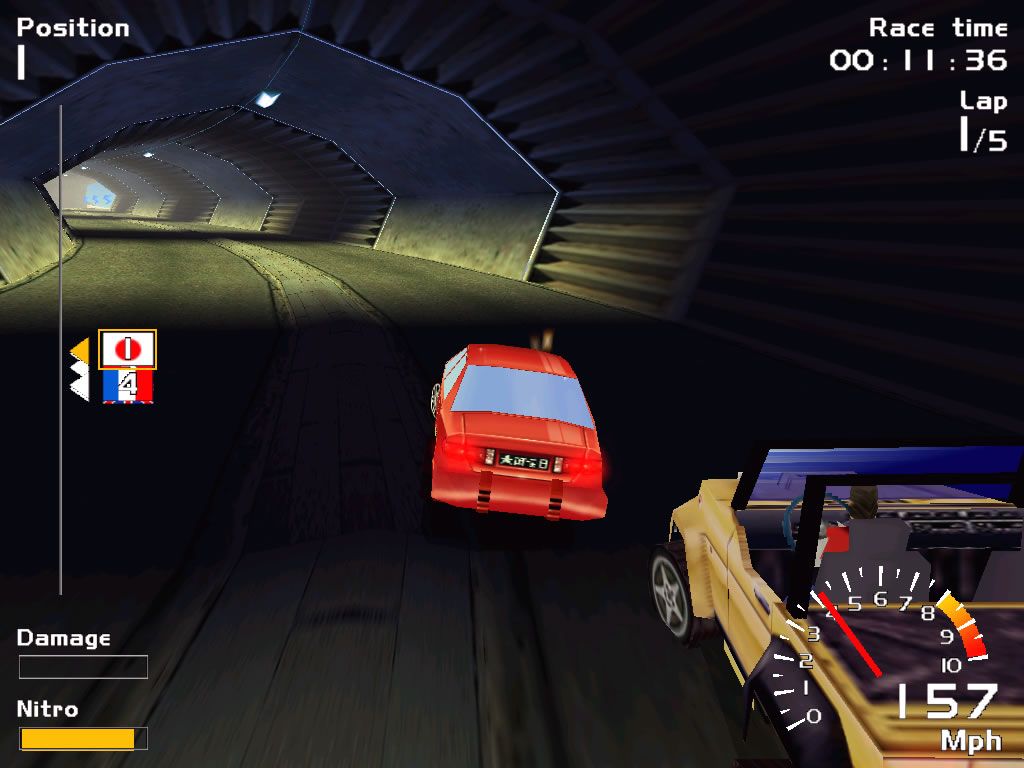The width and height of the screenshot is (1024, 768).
Task: Click the Japanese flag racer marker
Action: (x=127, y=349)
